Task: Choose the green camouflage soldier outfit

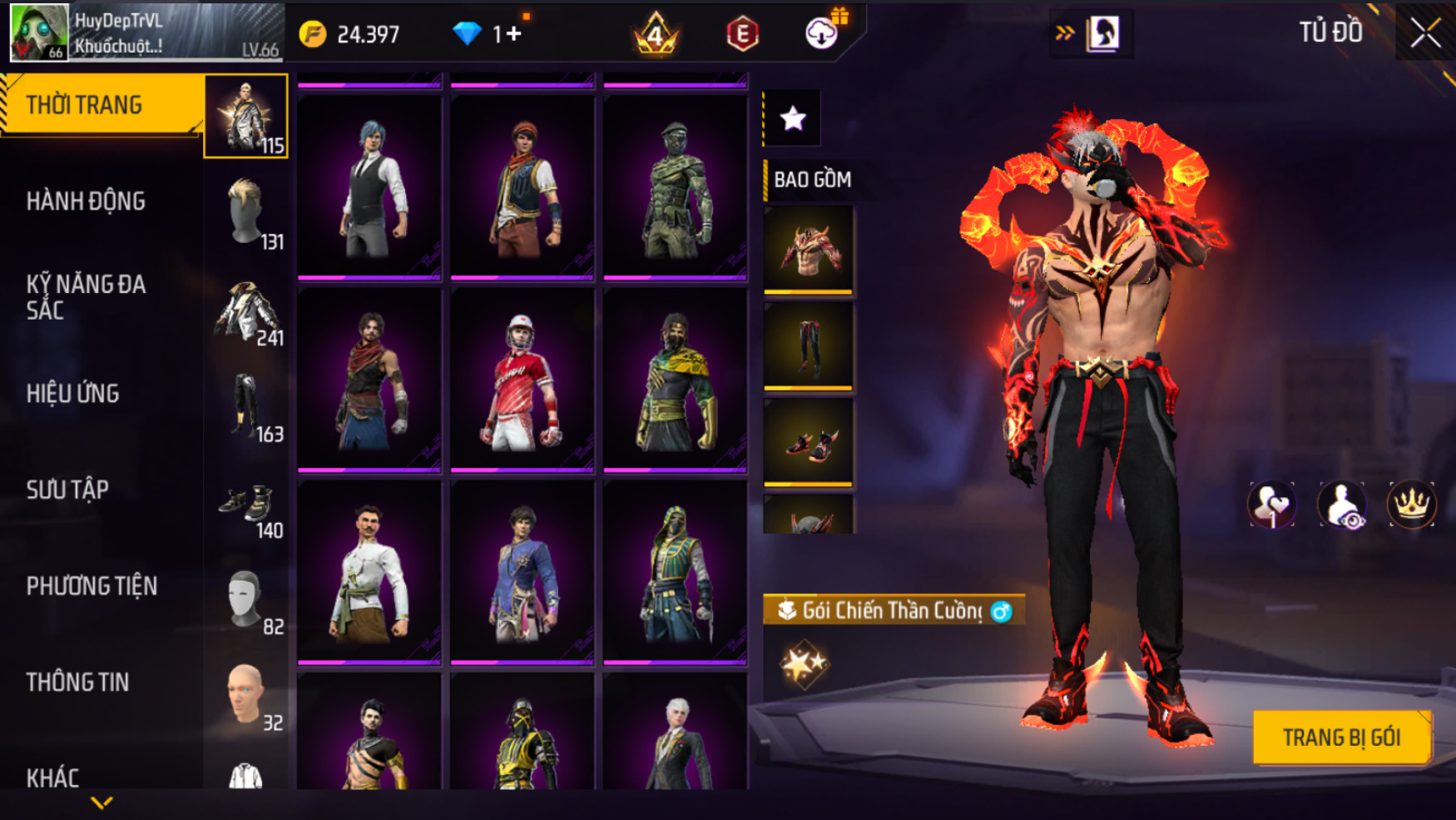Action: (x=675, y=187)
